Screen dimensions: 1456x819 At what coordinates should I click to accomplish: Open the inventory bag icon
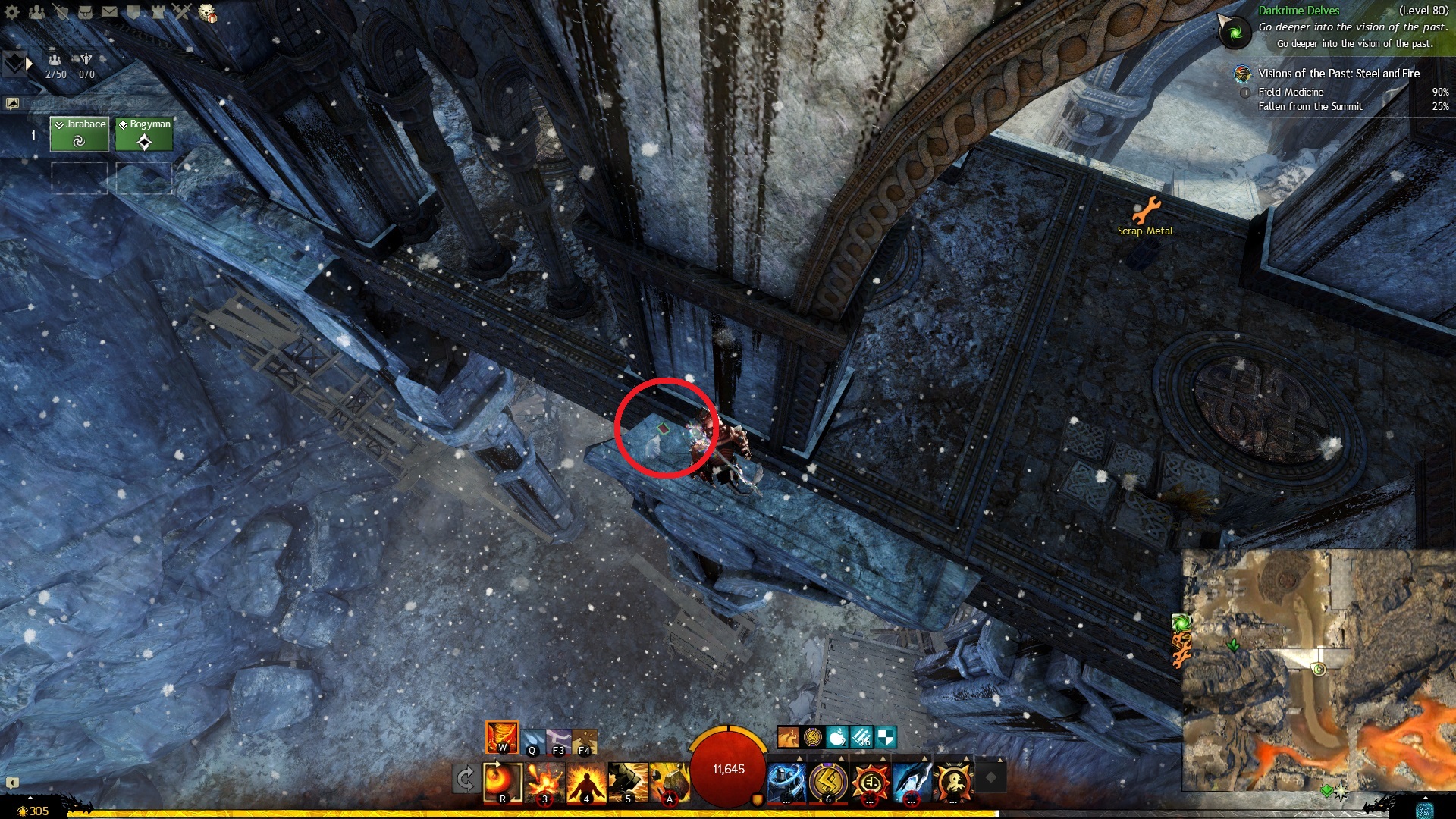85,11
